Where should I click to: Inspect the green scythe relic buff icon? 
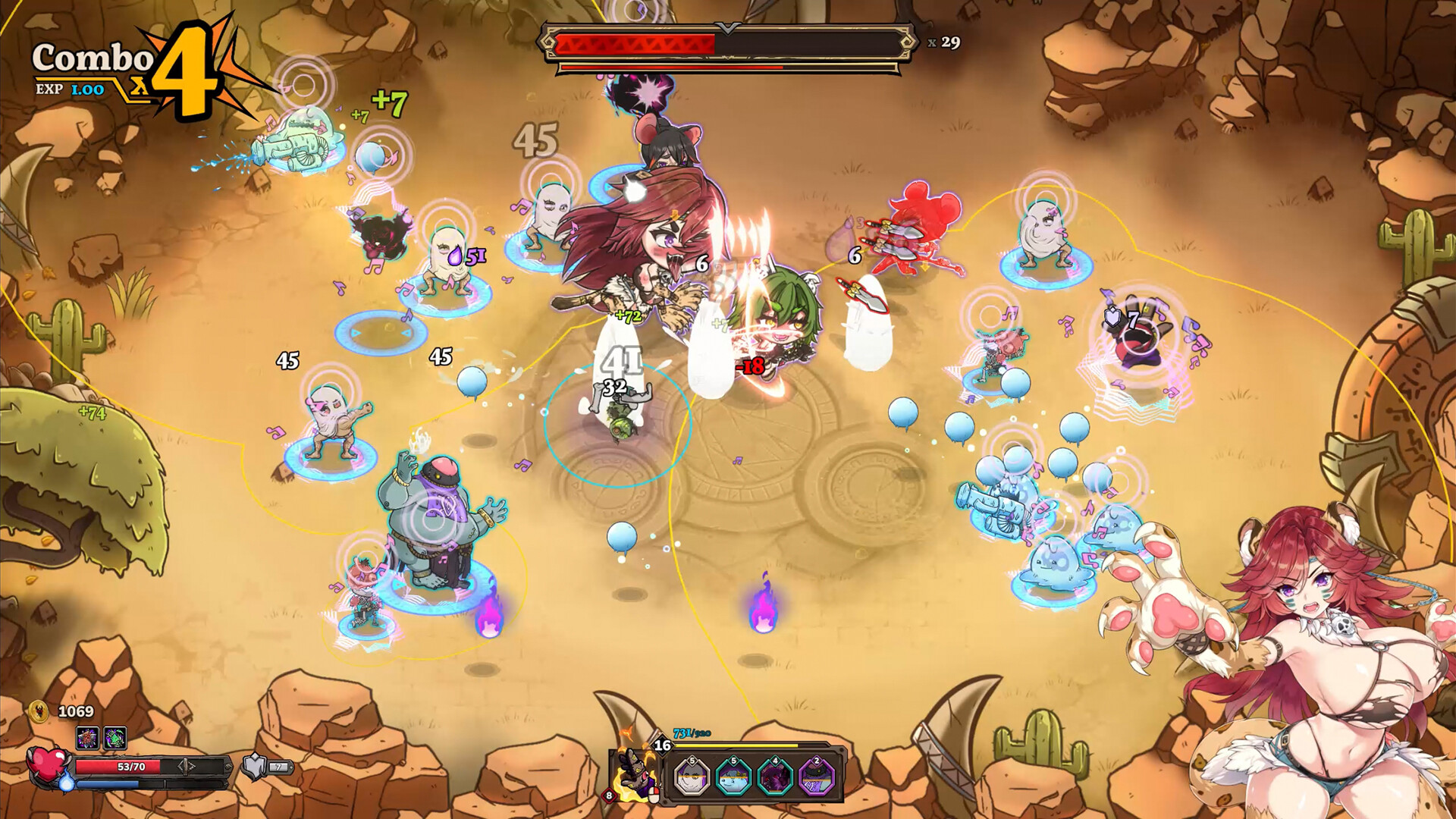(115, 737)
